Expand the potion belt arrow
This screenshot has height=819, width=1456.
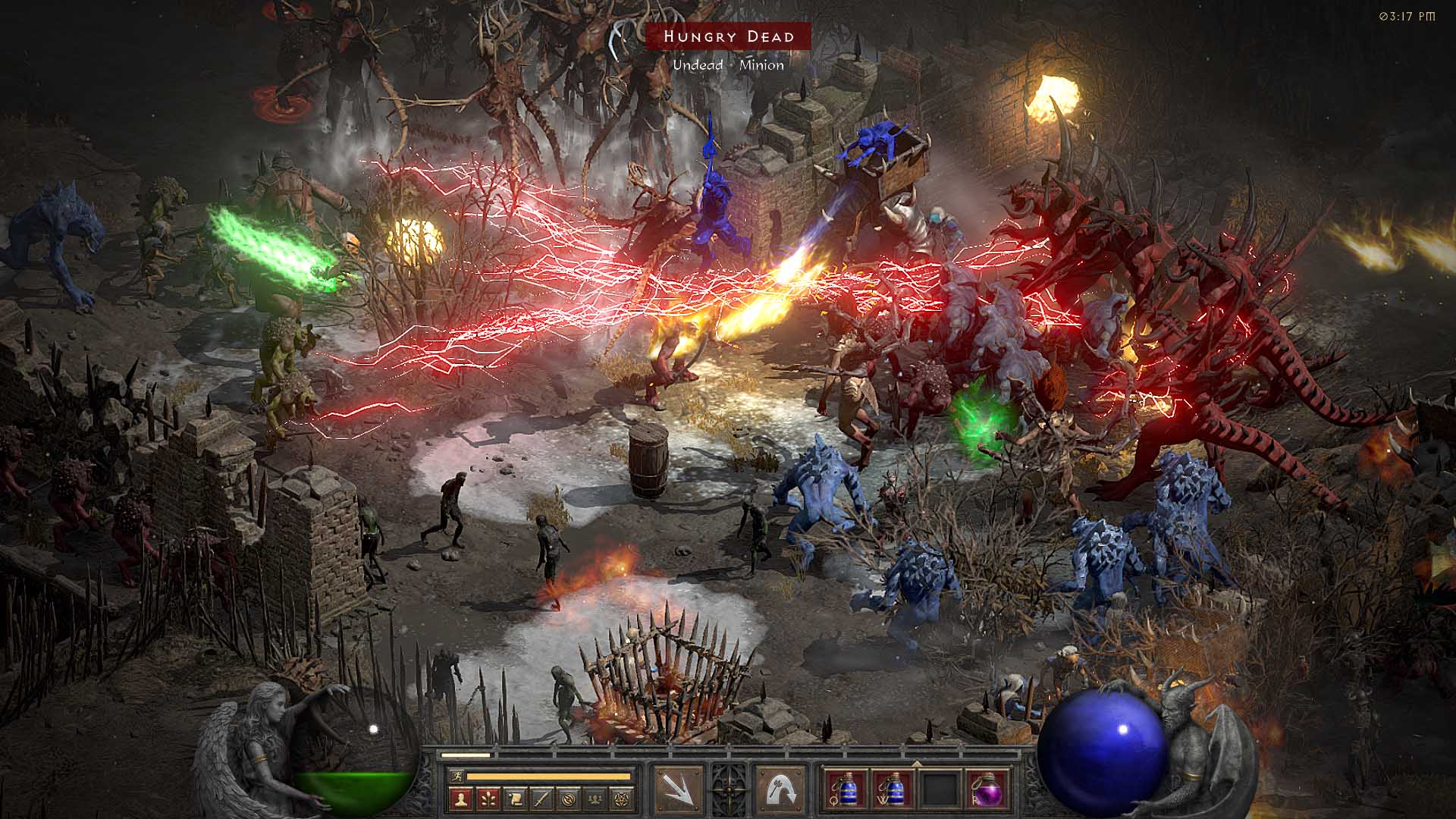[x=916, y=763]
